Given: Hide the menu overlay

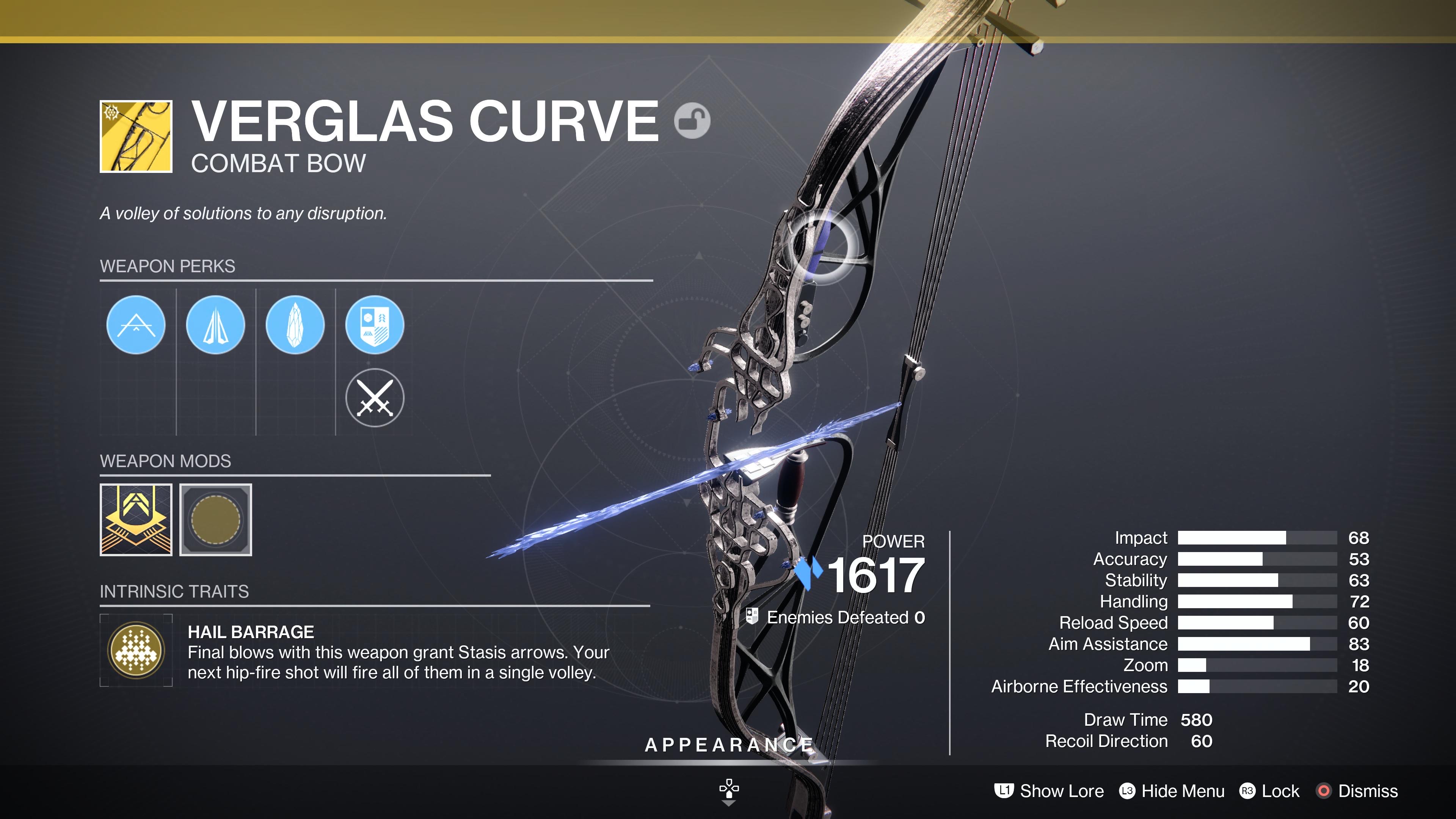Looking at the screenshot, I should [x=1172, y=791].
